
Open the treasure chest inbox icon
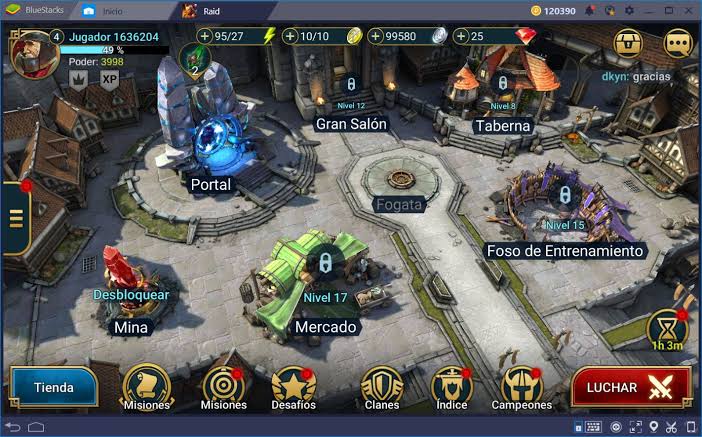tap(629, 43)
